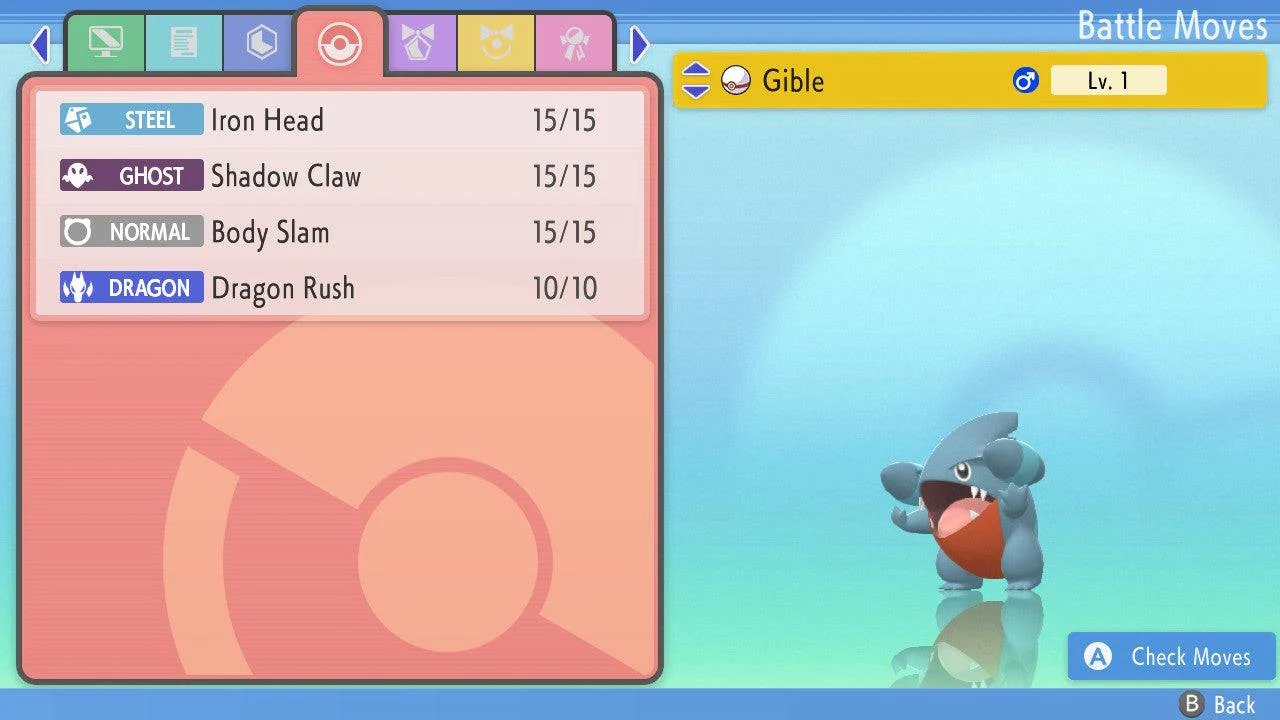Cycle Pokémon using Gible's up-down arrows
The width and height of the screenshot is (1280, 720).
(x=696, y=81)
